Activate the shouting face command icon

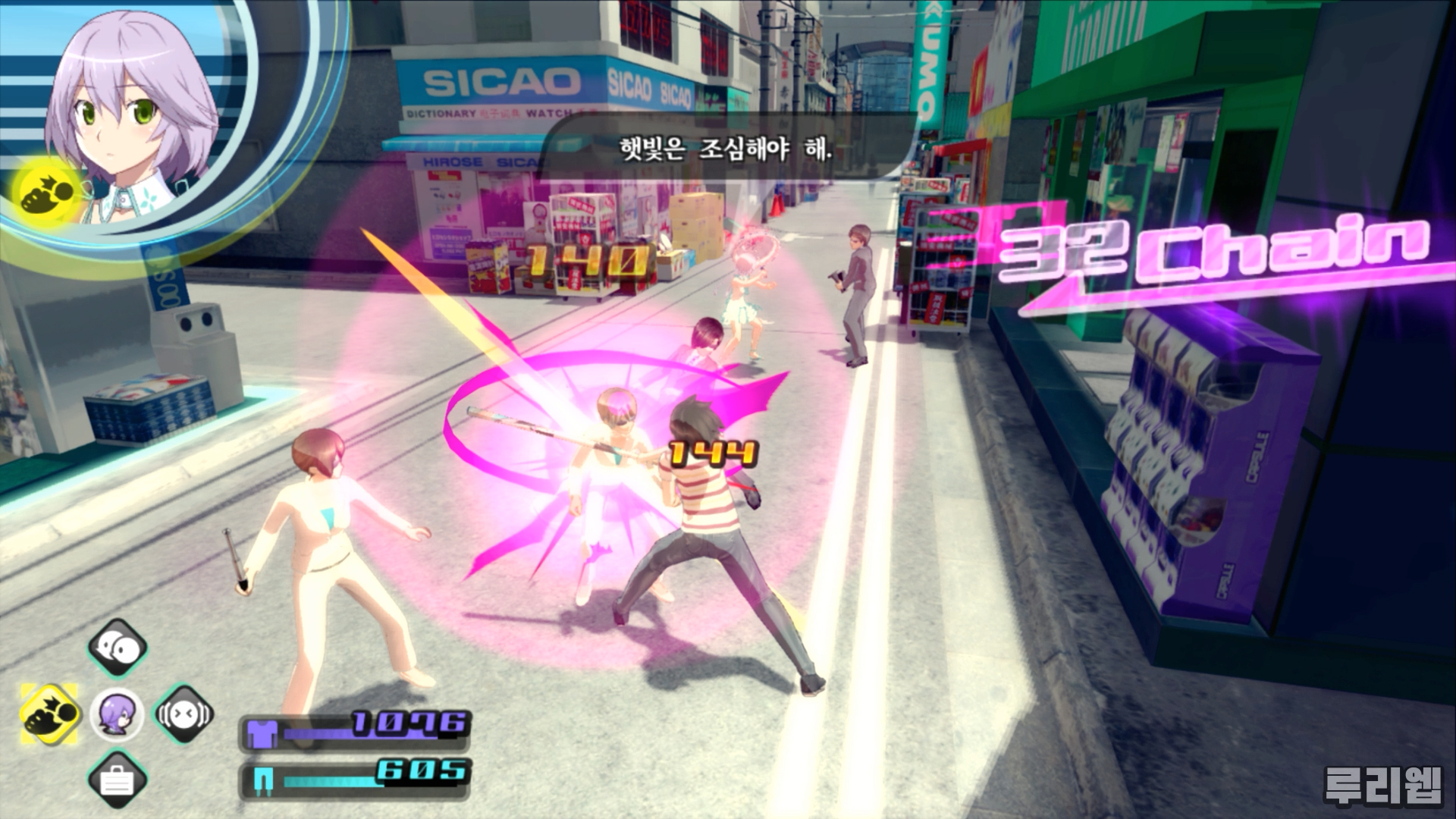point(184,714)
